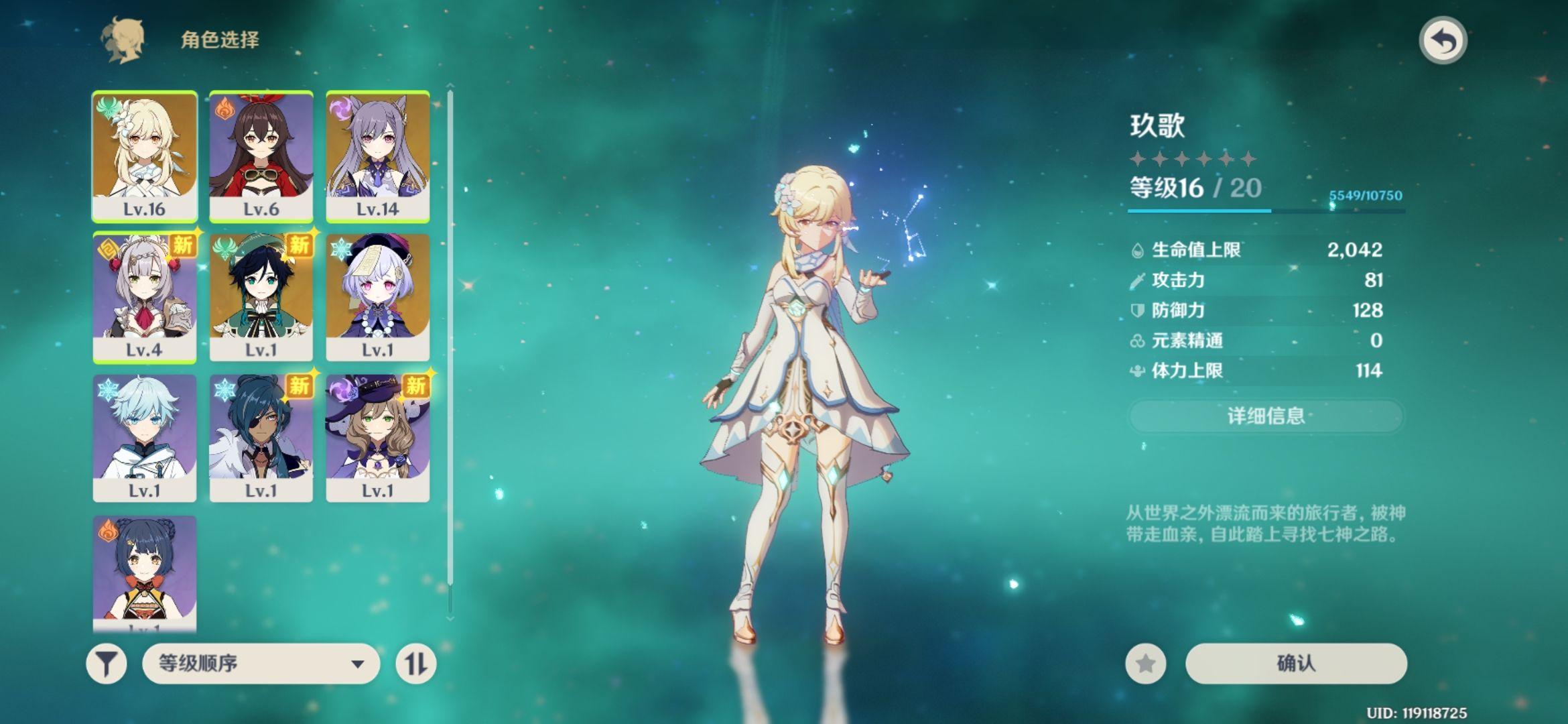Open 详细信息 detailed stats

click(x=1265, y=416)
